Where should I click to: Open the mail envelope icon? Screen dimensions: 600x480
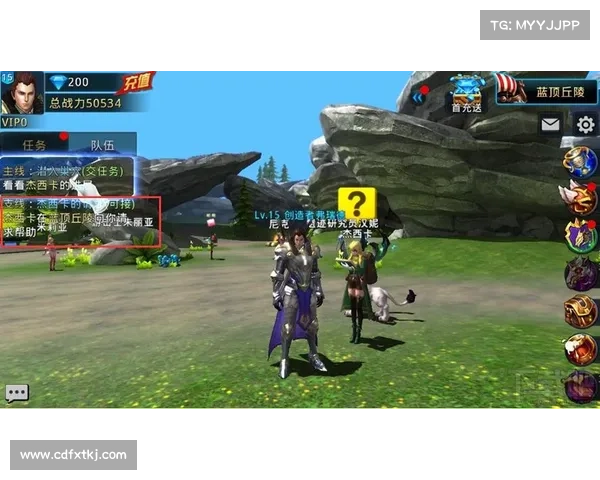coord(550,124)
